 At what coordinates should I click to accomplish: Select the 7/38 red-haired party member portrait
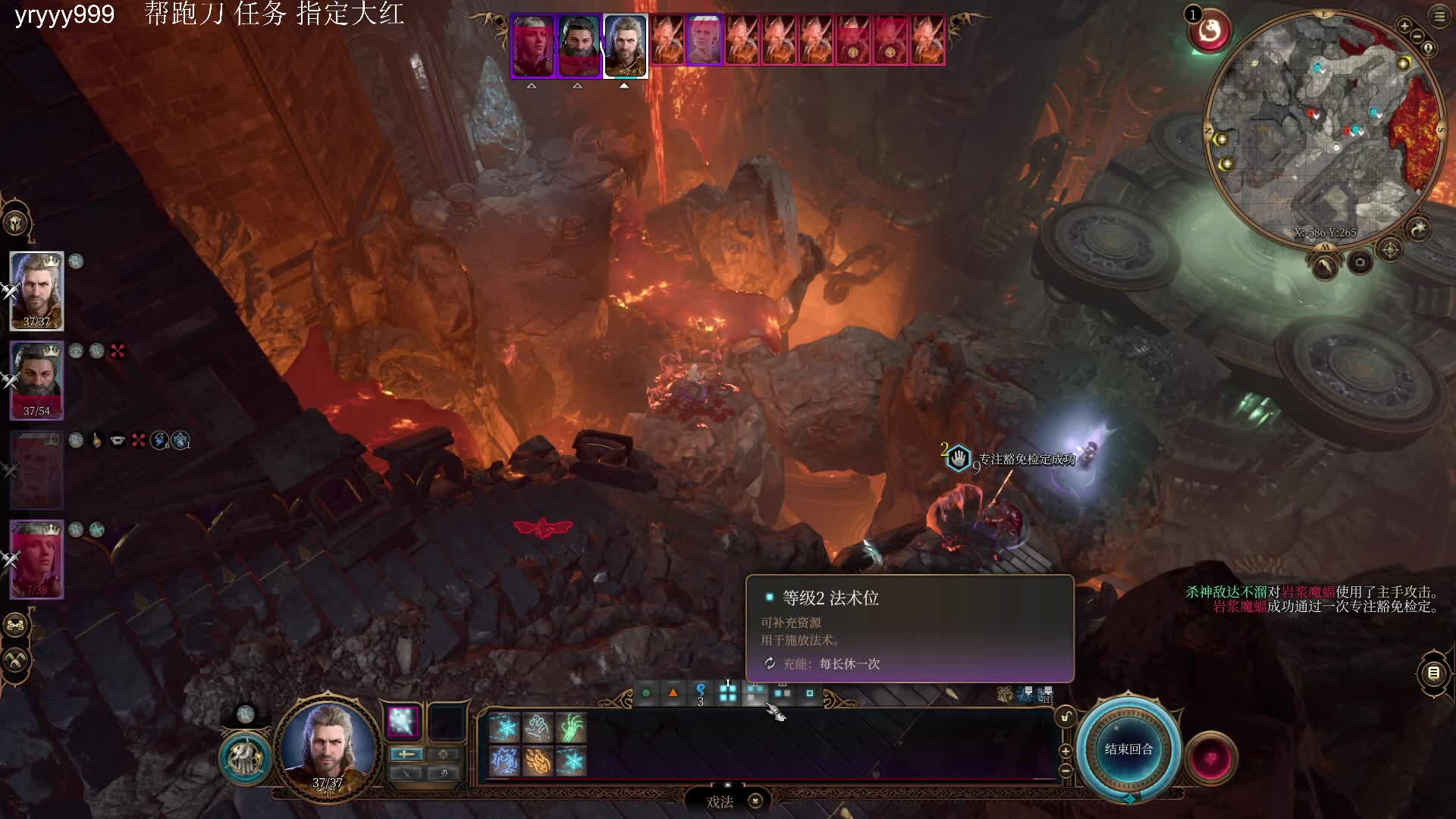coord(36,559)
